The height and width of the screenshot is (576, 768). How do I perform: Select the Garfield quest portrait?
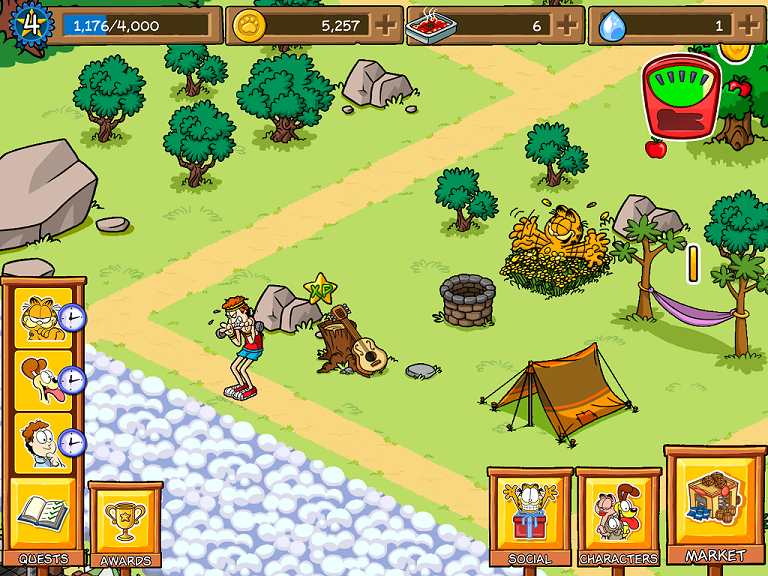[42, 317]
